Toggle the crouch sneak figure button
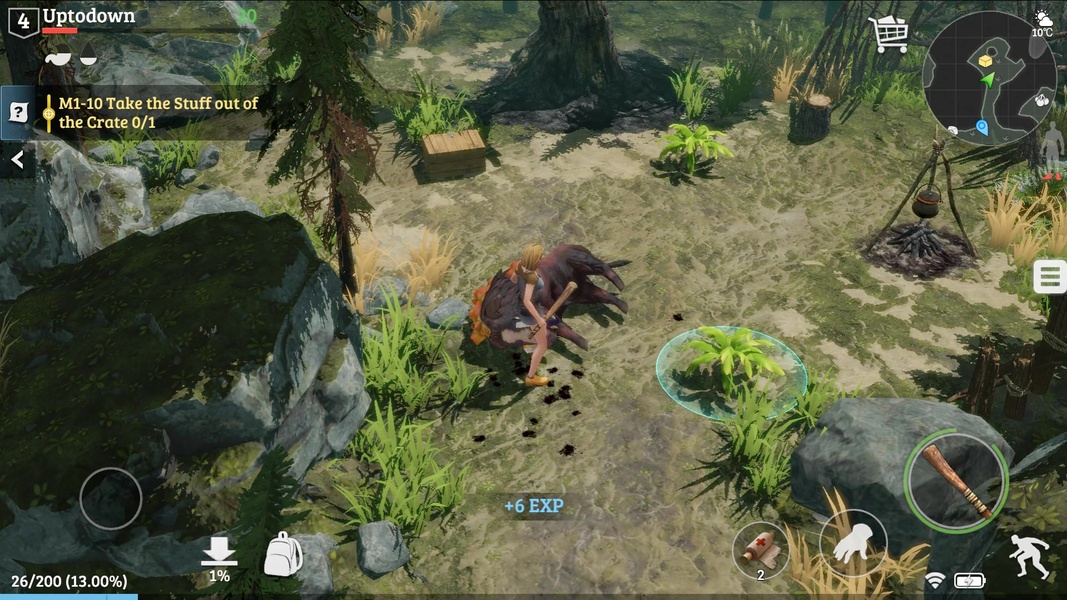The width and height of the screenshot is (1067, 600). click(x=1029, y=556)
